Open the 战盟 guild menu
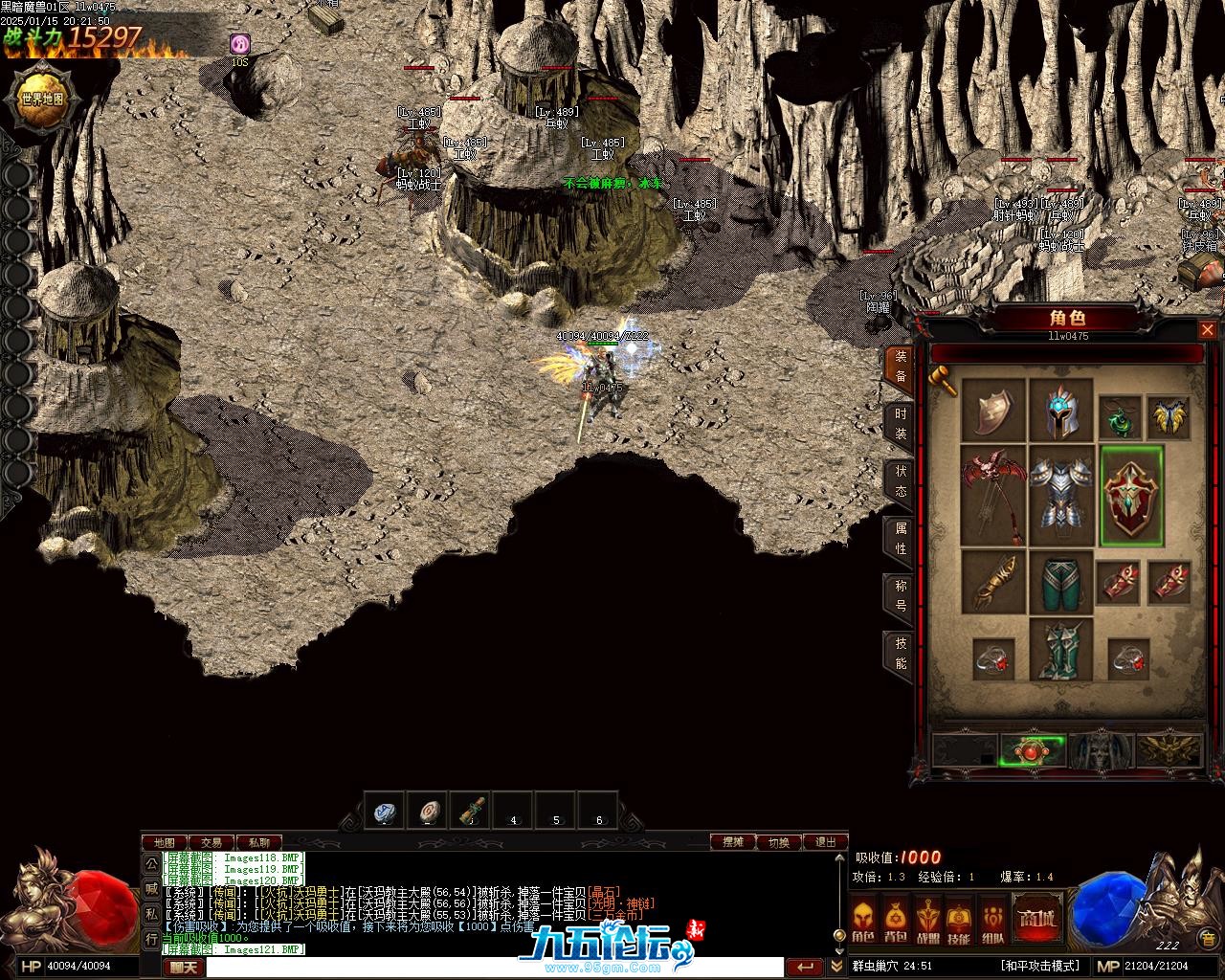This screenshot has height=980, width=1225. click(927, 922)
